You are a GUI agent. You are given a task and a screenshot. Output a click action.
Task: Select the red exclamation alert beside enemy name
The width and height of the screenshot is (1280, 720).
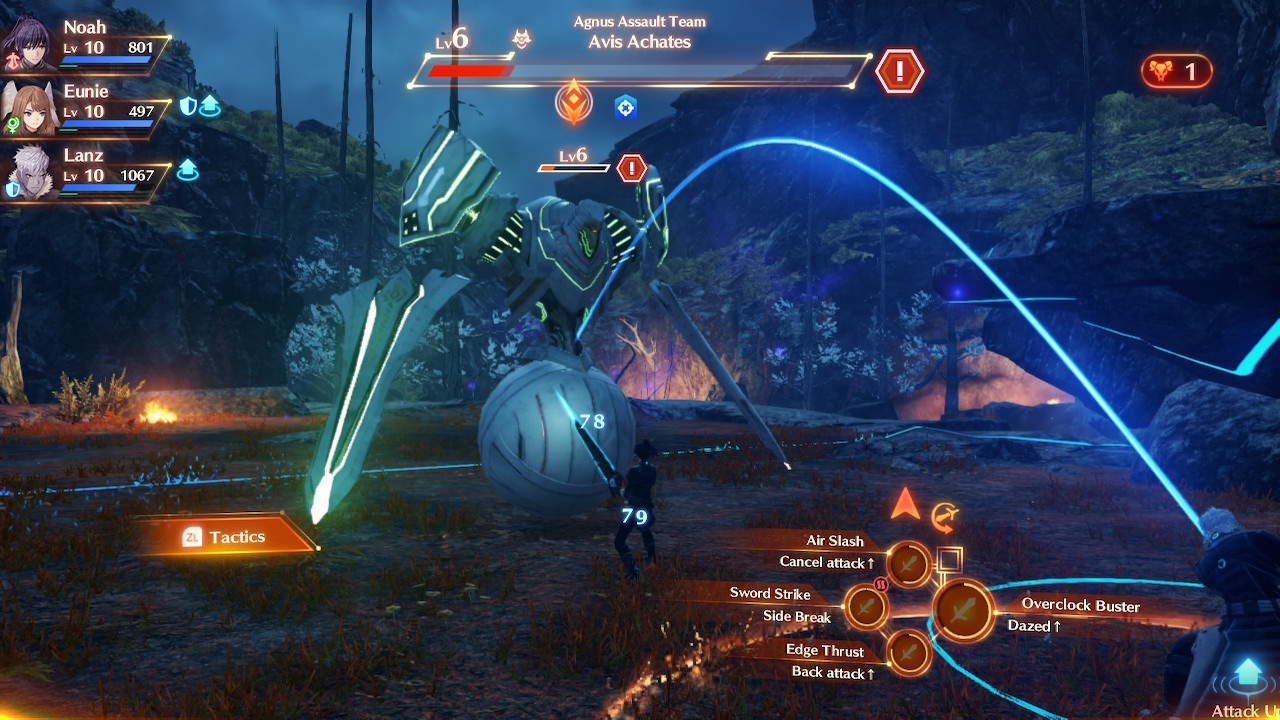[899, 71]
